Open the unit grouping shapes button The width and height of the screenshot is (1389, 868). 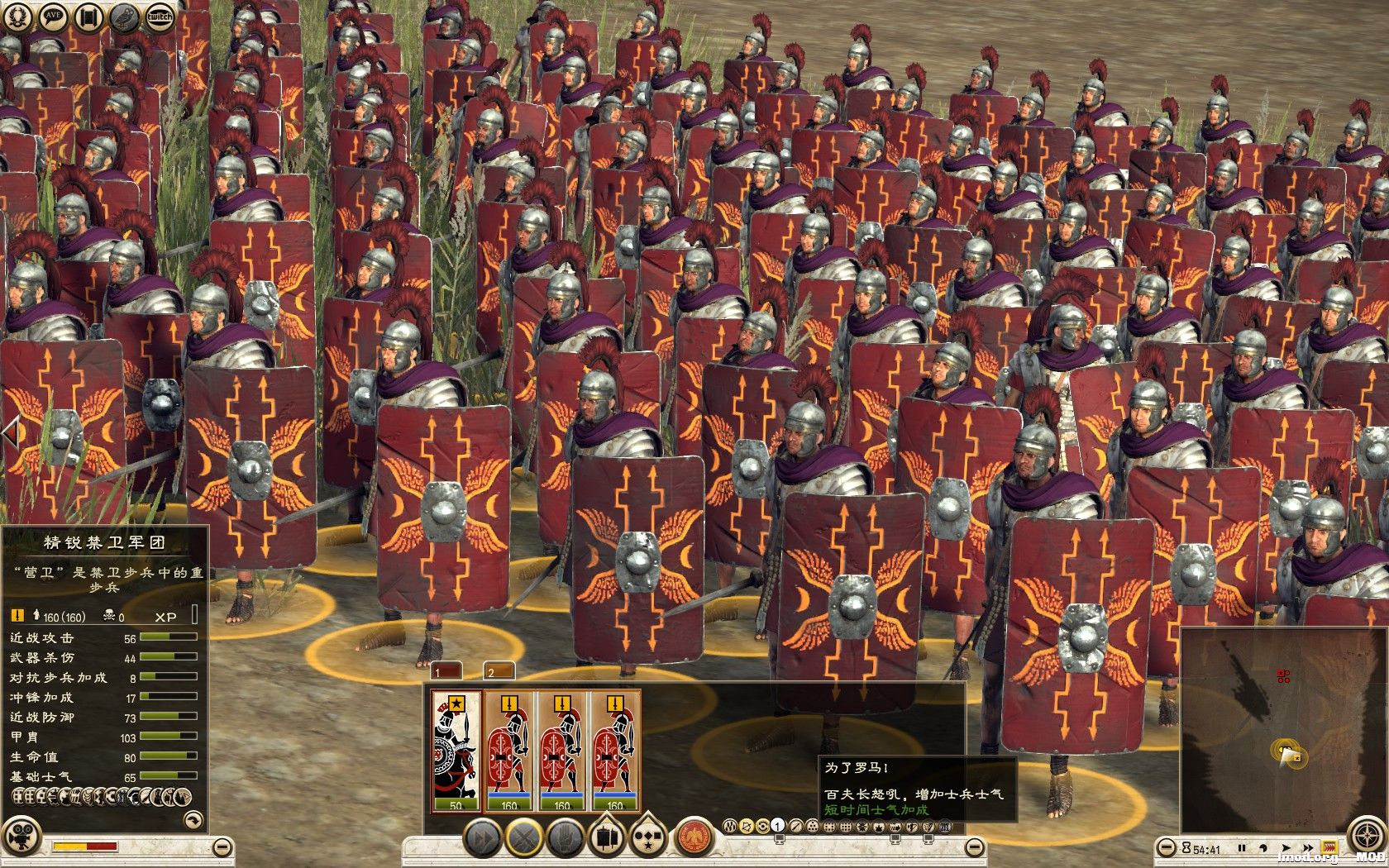[x=650, y=839]
